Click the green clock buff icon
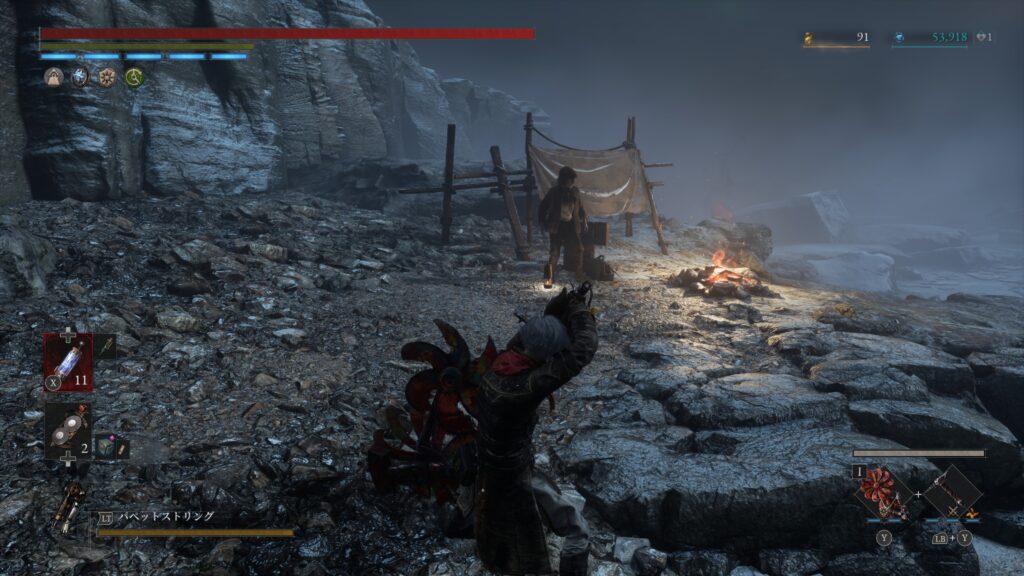This screenshot has width=1024, height=576. [x=133, y=77]
